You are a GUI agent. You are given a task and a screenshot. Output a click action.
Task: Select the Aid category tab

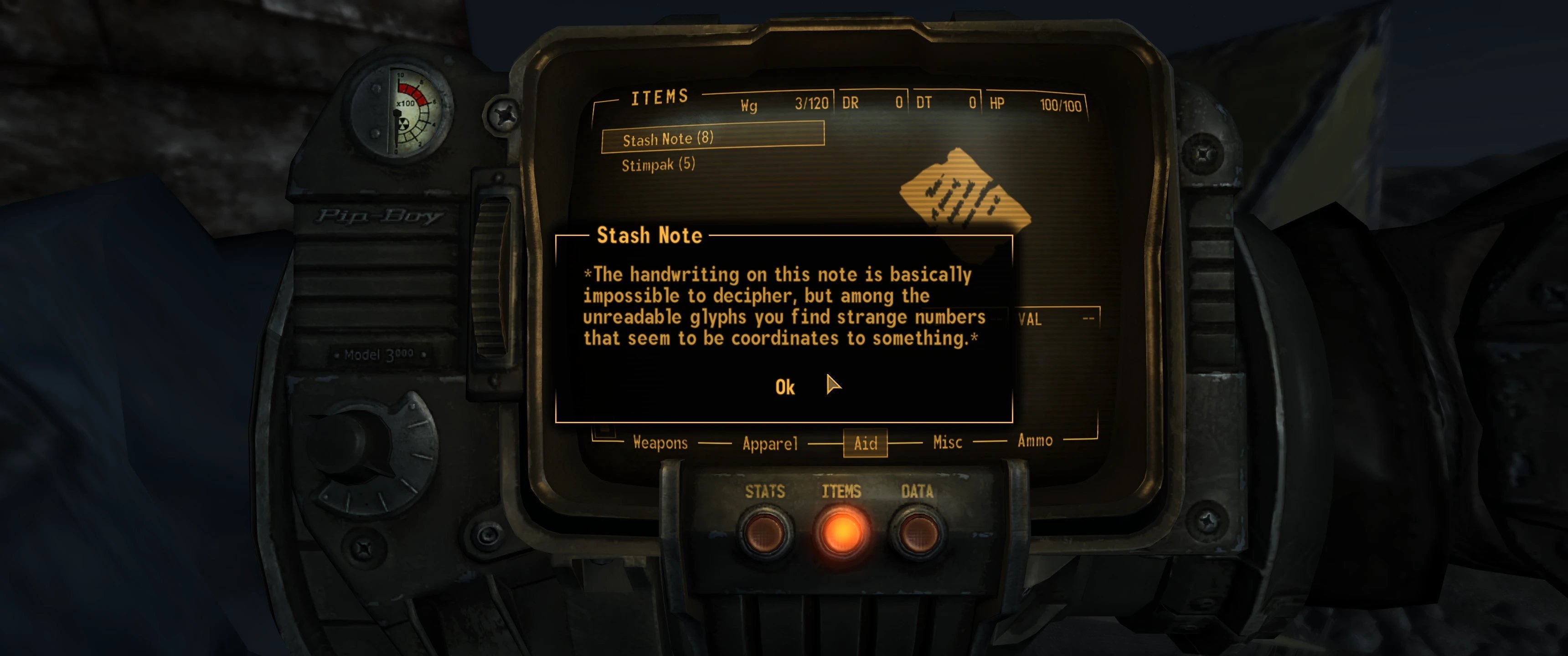click(865, 443)
